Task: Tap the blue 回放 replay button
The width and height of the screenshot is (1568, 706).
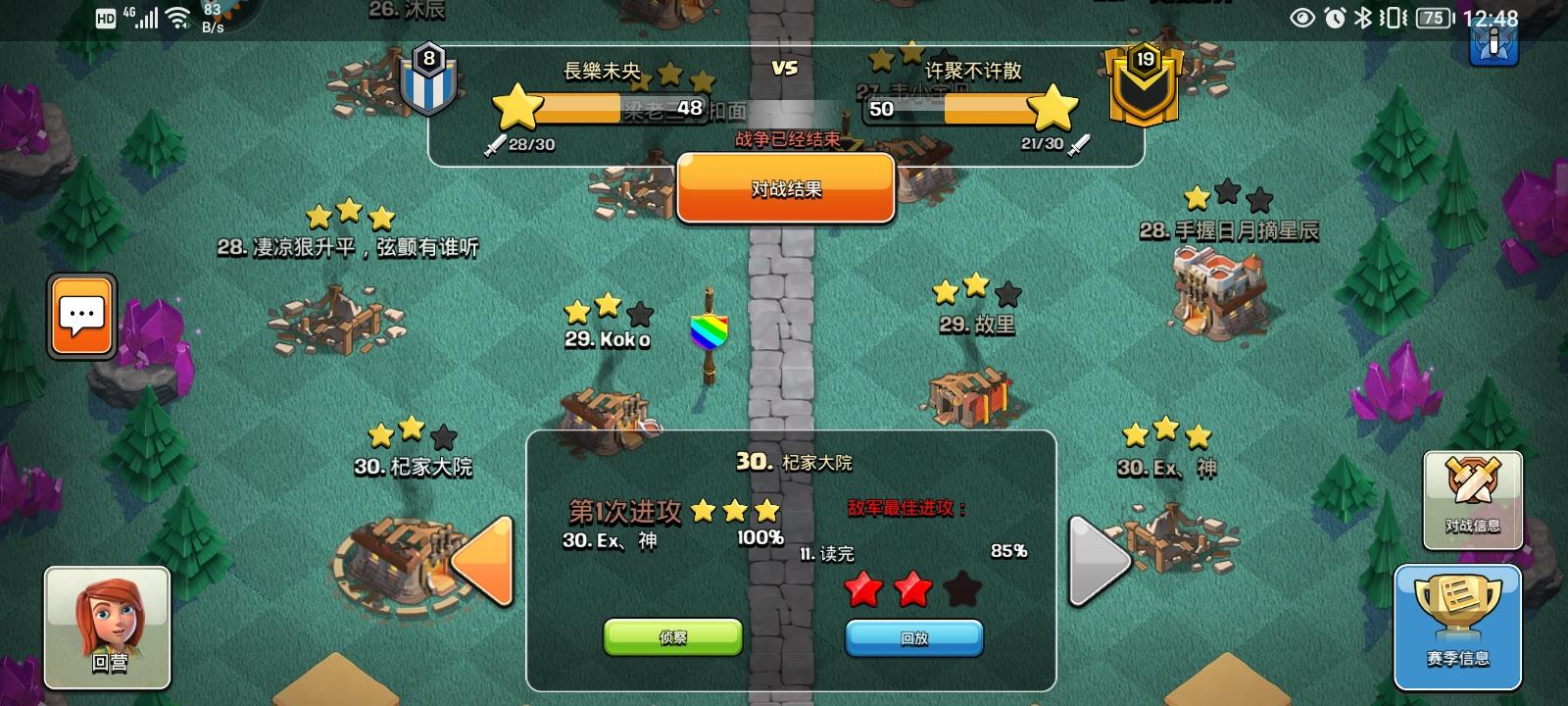Action: tap(913, 636)
